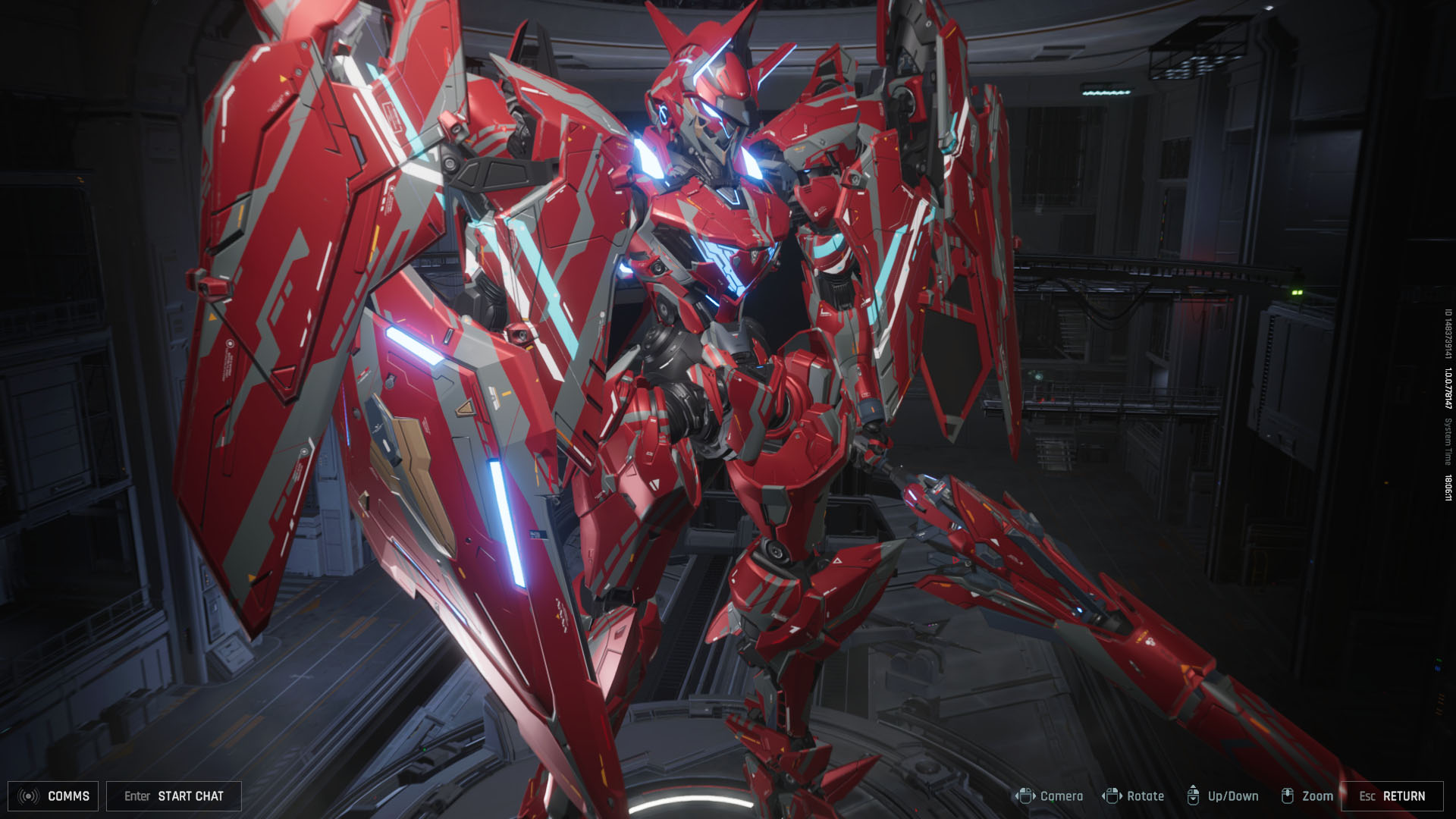Click the Enter key prompt beside START CHAT
This screenshot has height=819, width=1456.
tap(136, 796)
